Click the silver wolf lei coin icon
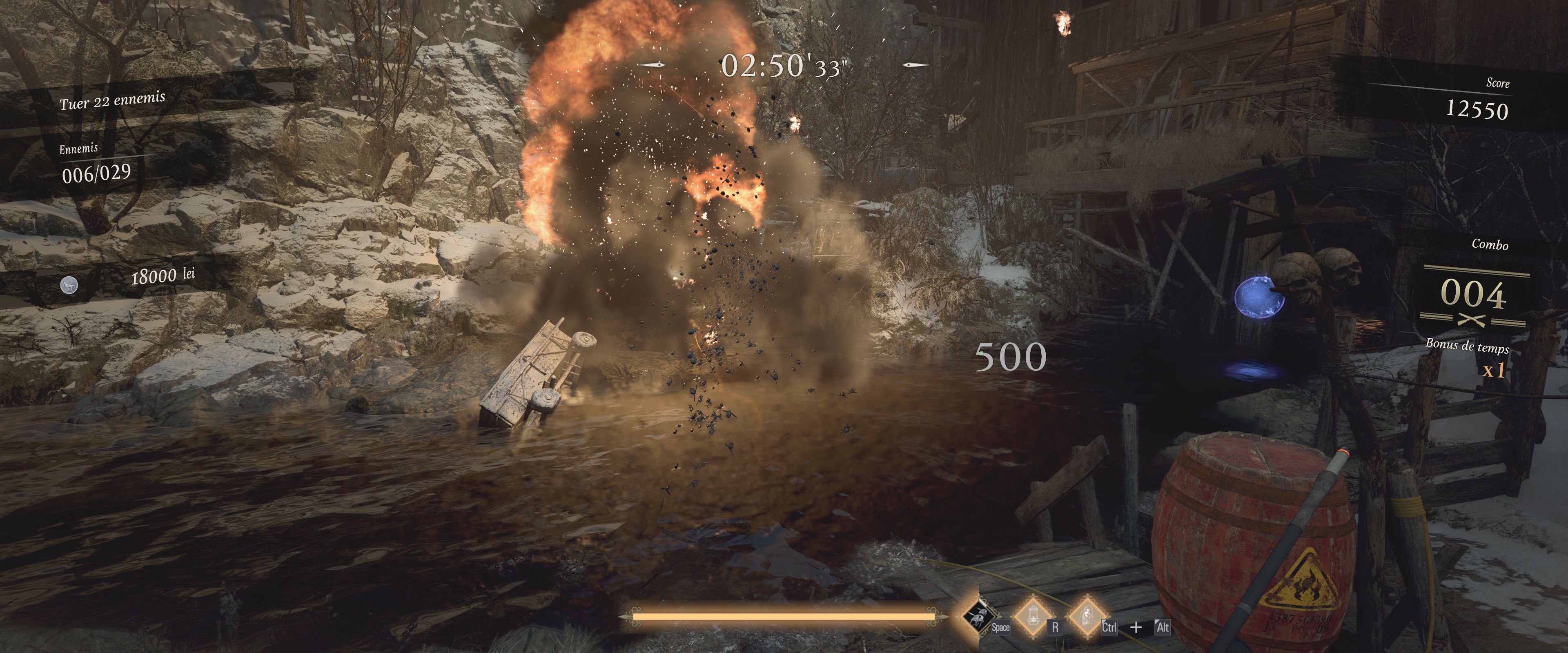Image resolution: width=1568 pixels, height=653 pixels. pyautogui.click(x=69, y=285)
